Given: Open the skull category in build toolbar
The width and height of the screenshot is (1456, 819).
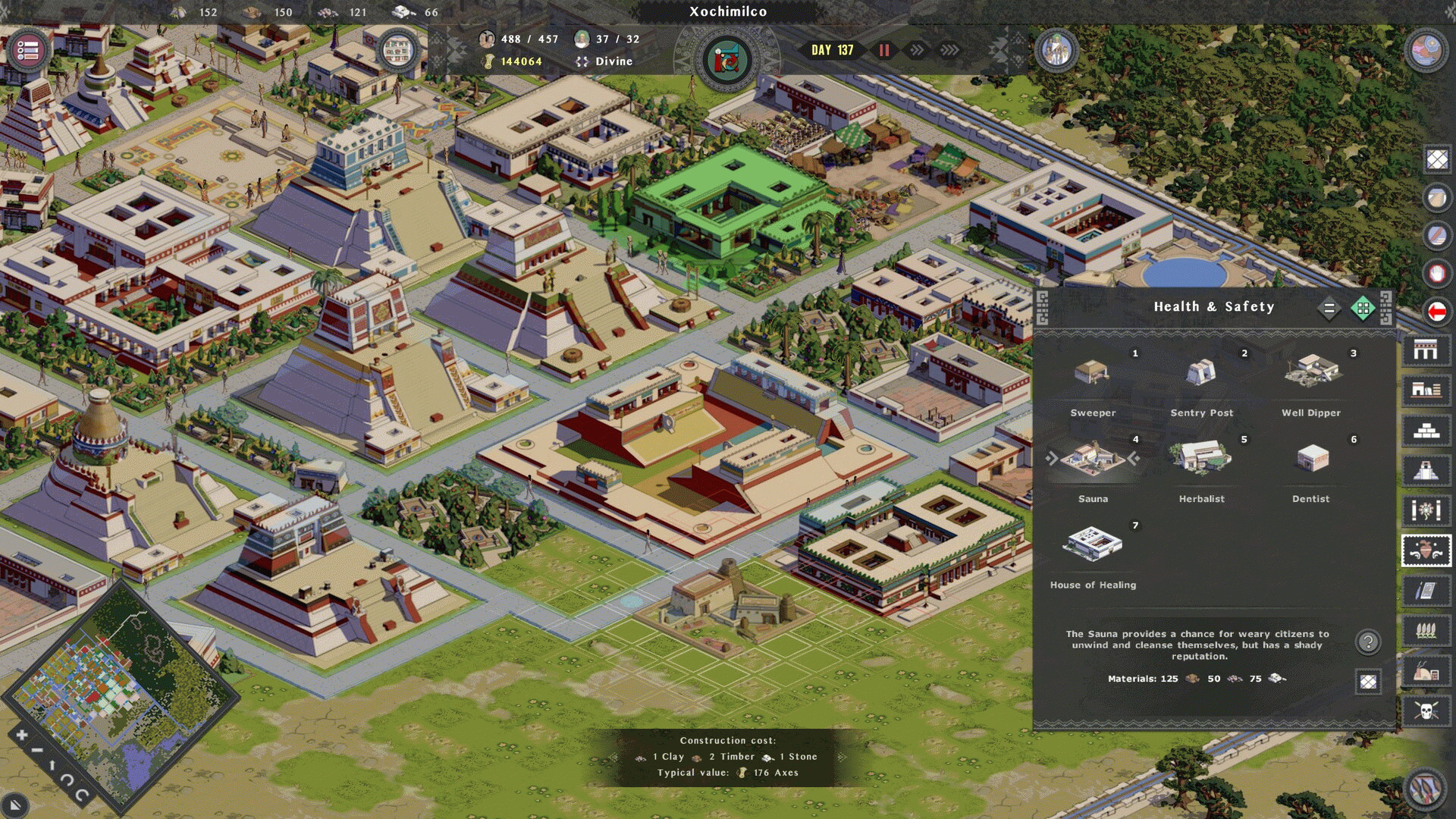Looking at the screenshot, I should coord(1426,711).
